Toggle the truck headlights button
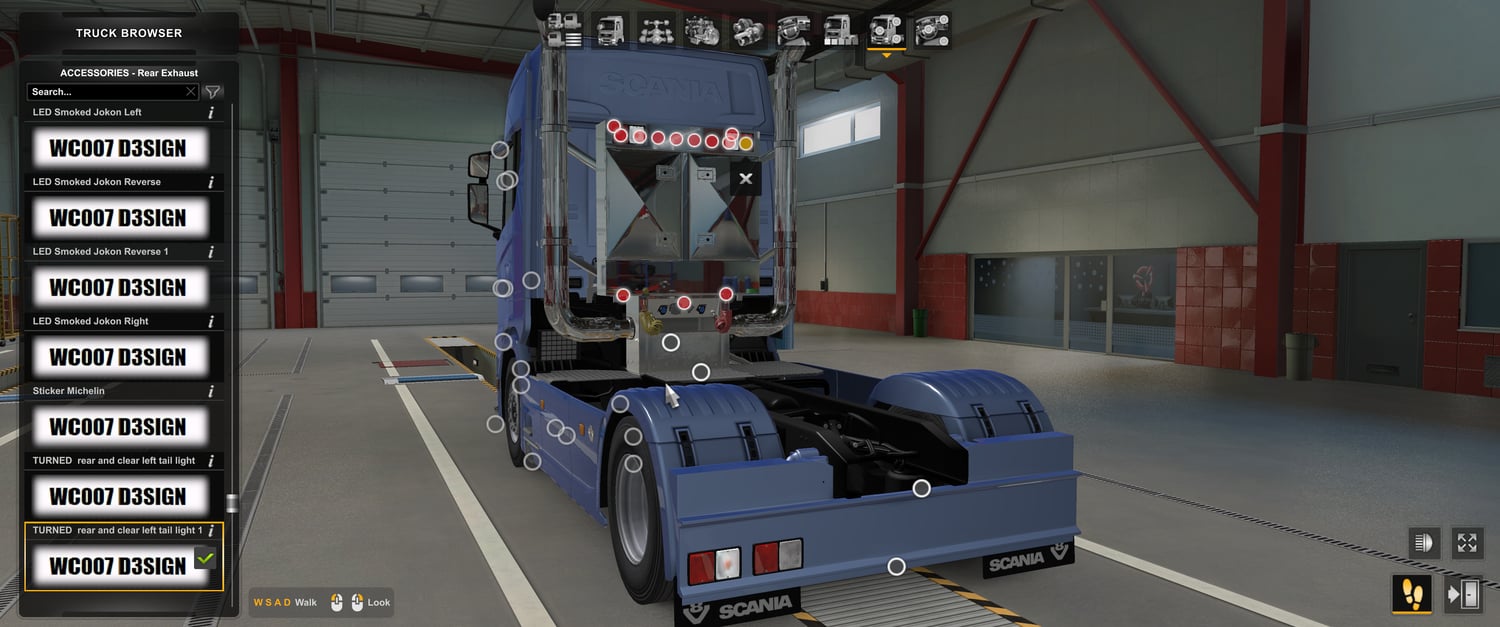Image resolution: width=1500 pixels, height=627 pixels. pyautogui.click(x=1423, y=543)
